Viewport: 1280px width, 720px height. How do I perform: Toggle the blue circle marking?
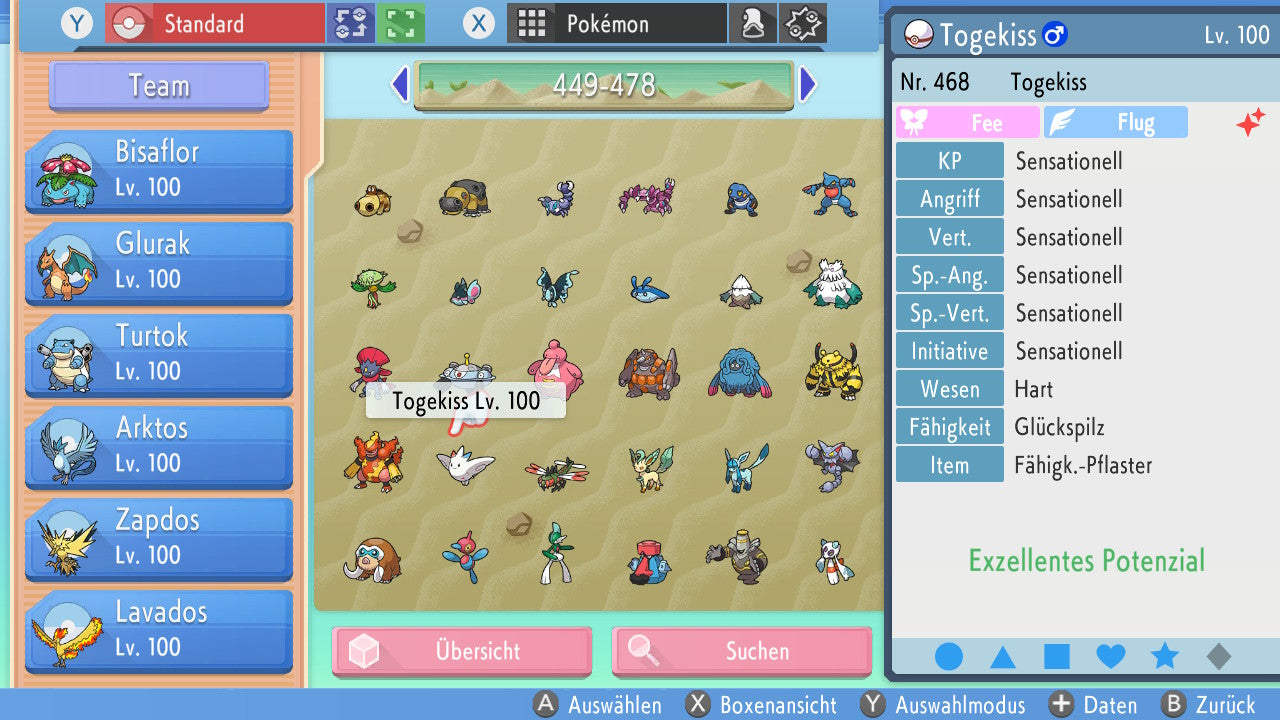click(x=949, y=657)
